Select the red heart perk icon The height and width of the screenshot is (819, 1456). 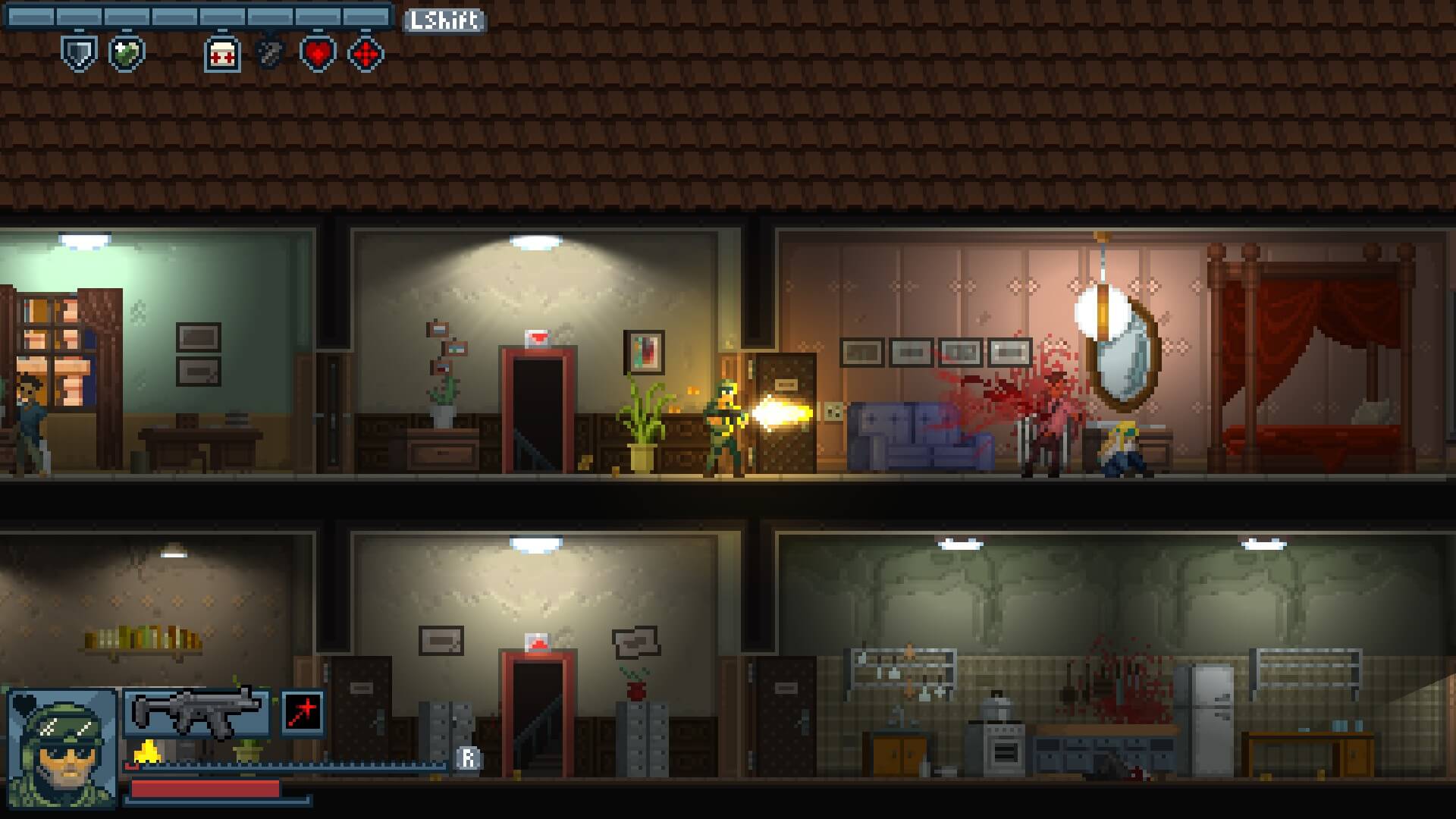318,54
